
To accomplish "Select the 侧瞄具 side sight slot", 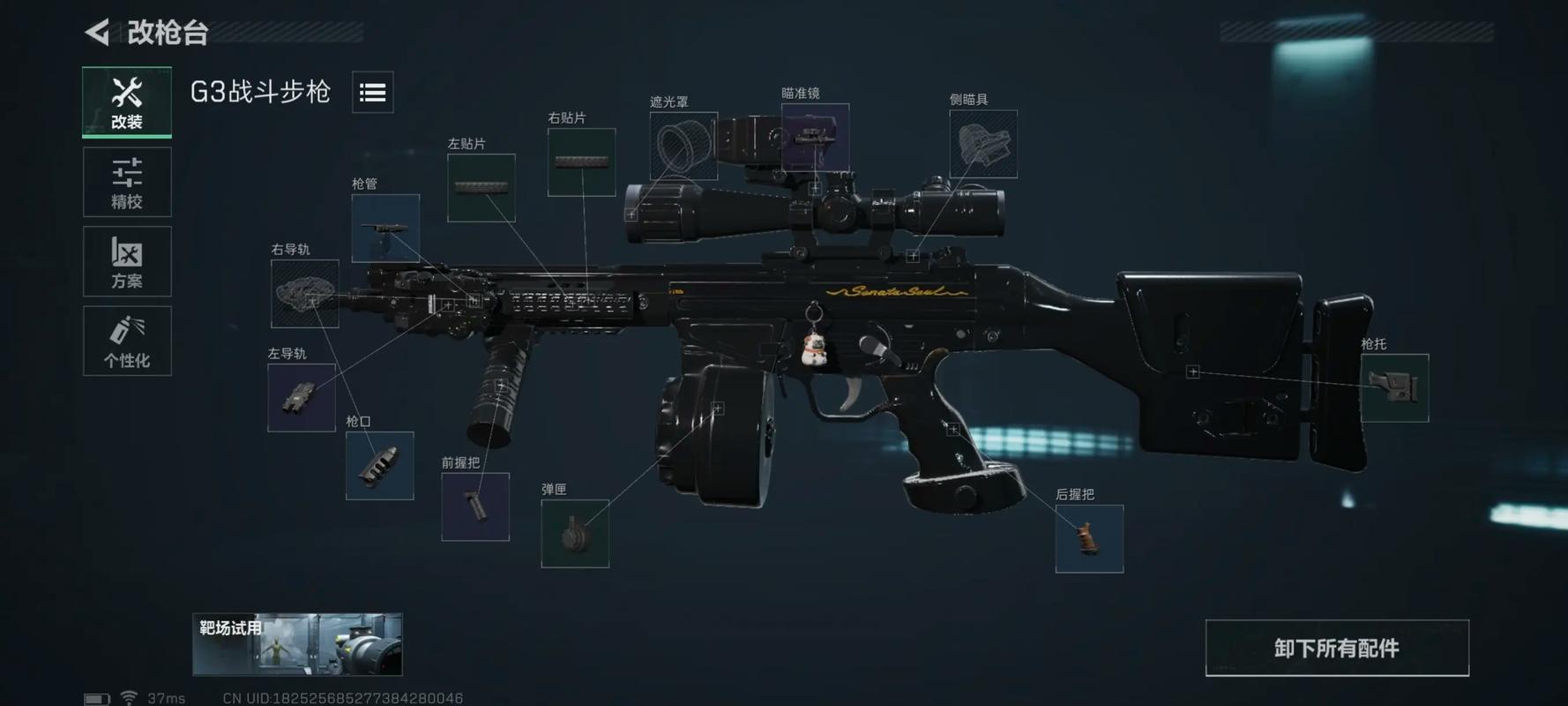I will click(x=982, y=144).
